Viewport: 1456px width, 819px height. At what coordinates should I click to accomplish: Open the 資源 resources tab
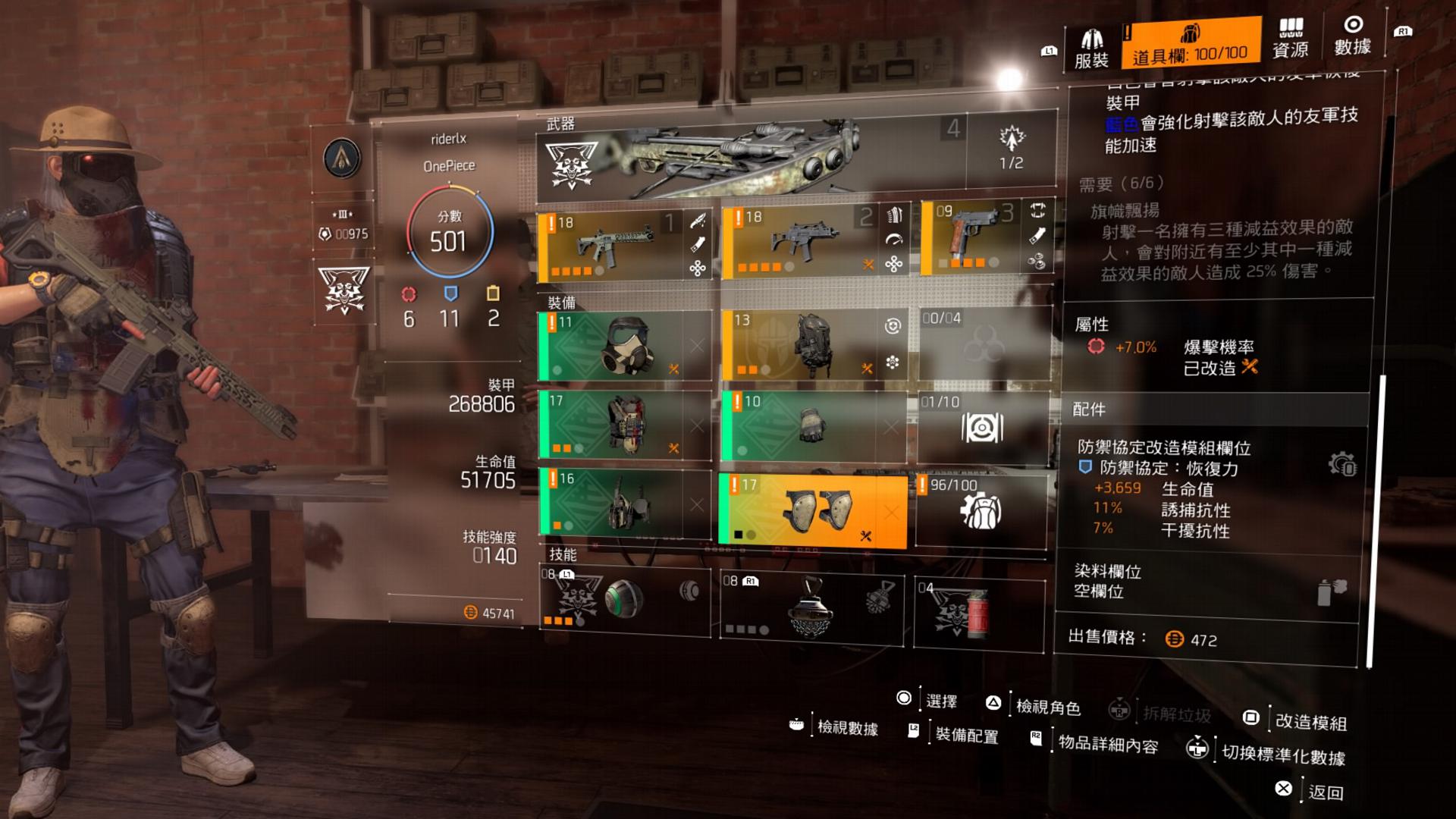tap(1290, 39)
